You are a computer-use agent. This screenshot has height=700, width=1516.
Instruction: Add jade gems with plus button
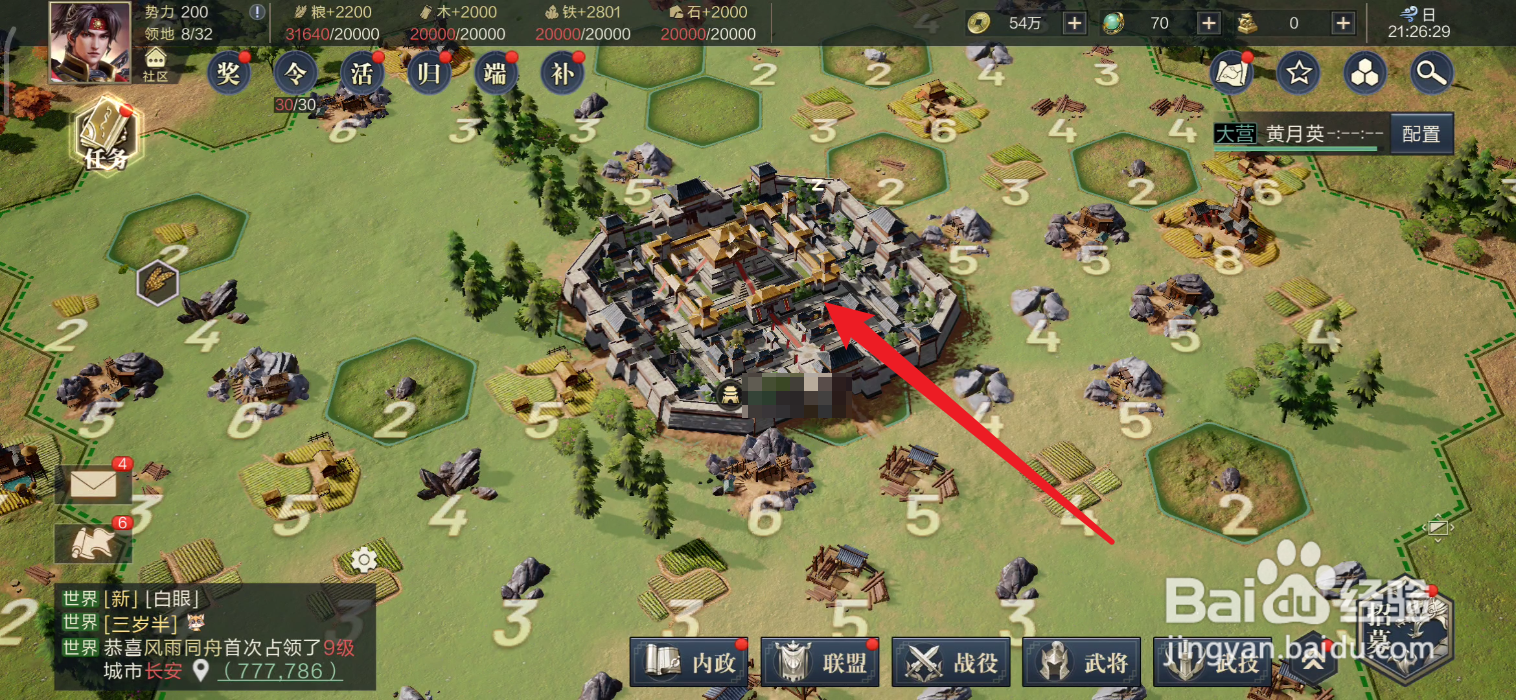coord(1208,23)
